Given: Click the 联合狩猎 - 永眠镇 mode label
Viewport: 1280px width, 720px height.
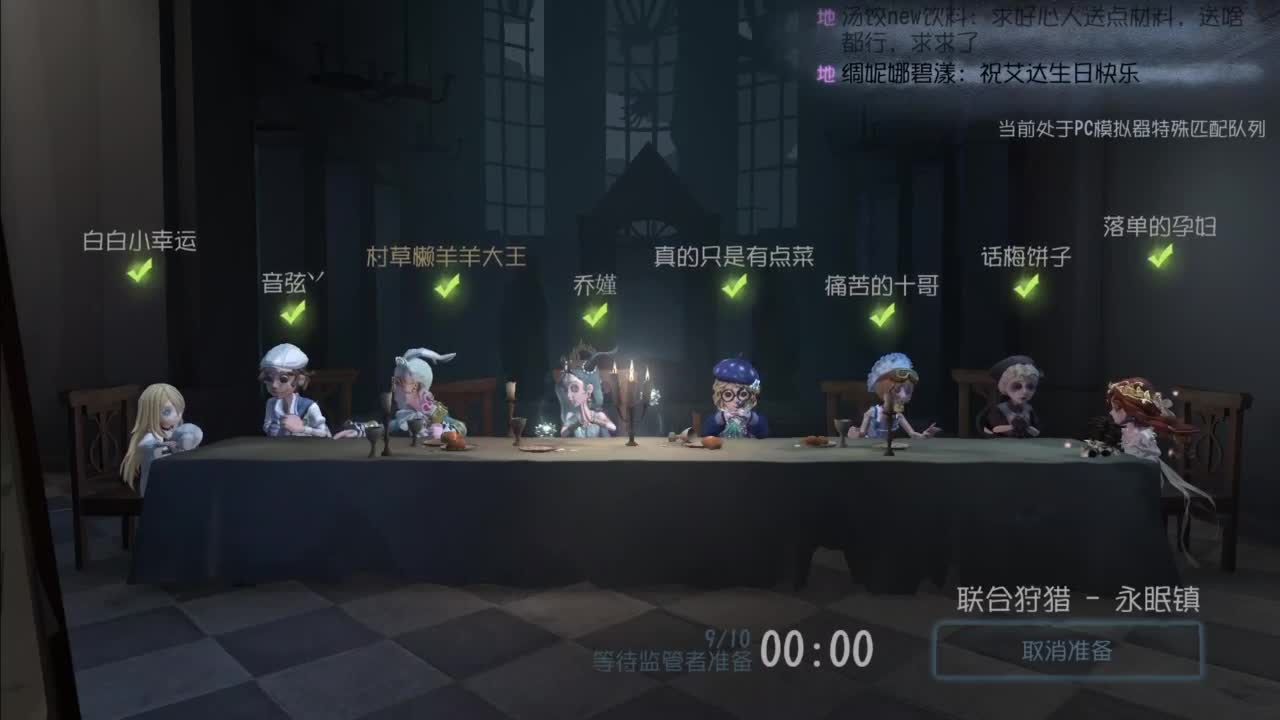Looking at the screenshot, I should tap(1077, 603).
